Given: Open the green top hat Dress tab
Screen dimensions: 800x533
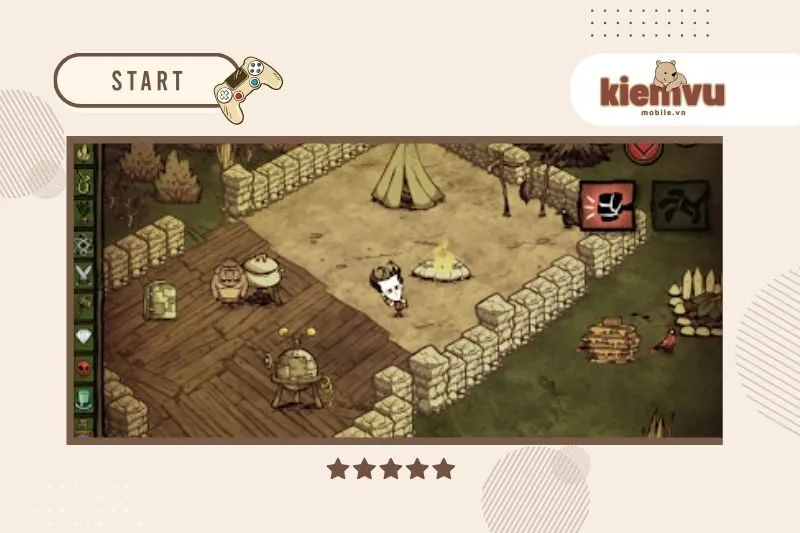Looking at the screenshot, I should [x=85, y=398].
